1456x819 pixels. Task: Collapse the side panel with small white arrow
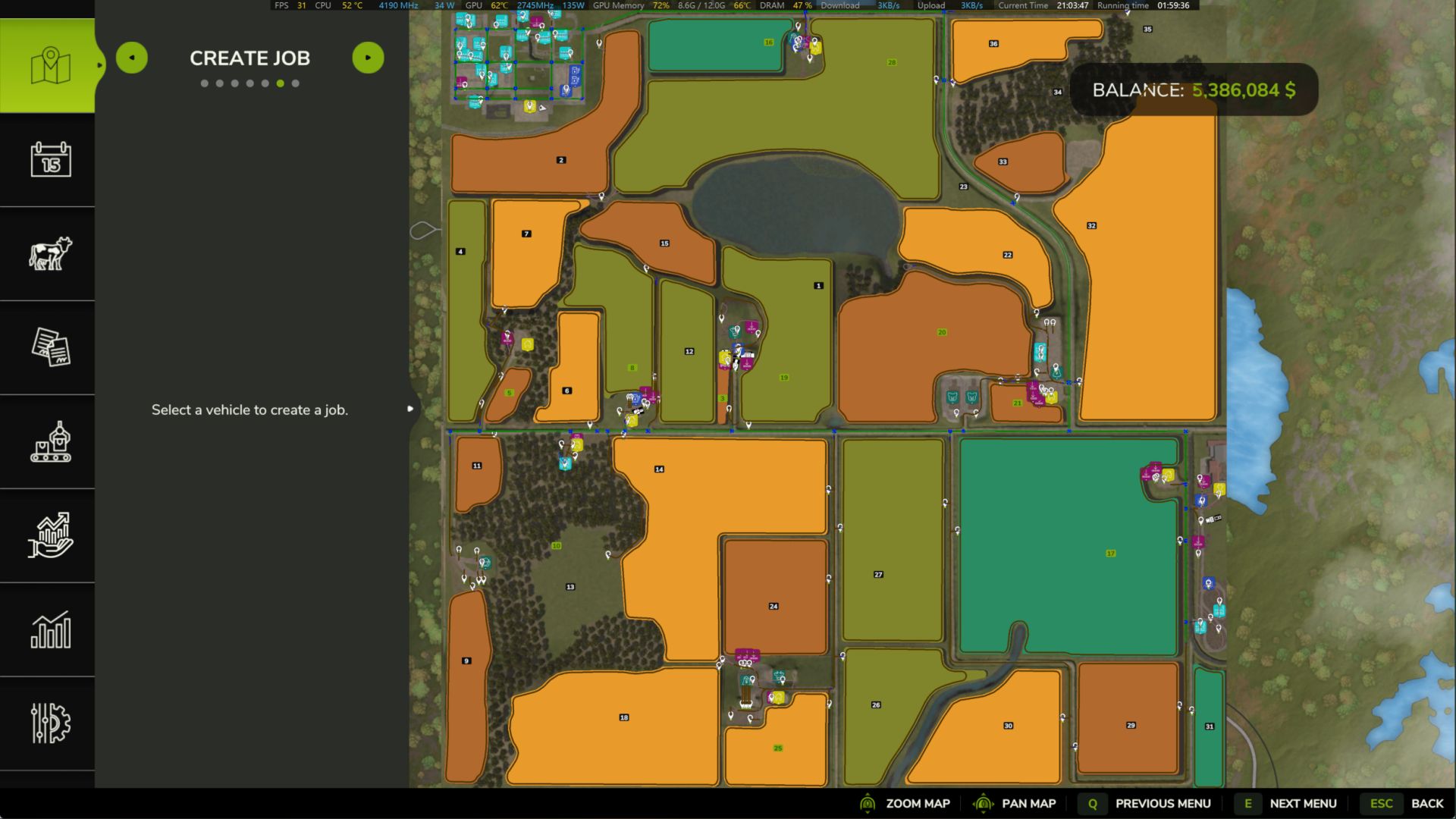coord(410,409)
